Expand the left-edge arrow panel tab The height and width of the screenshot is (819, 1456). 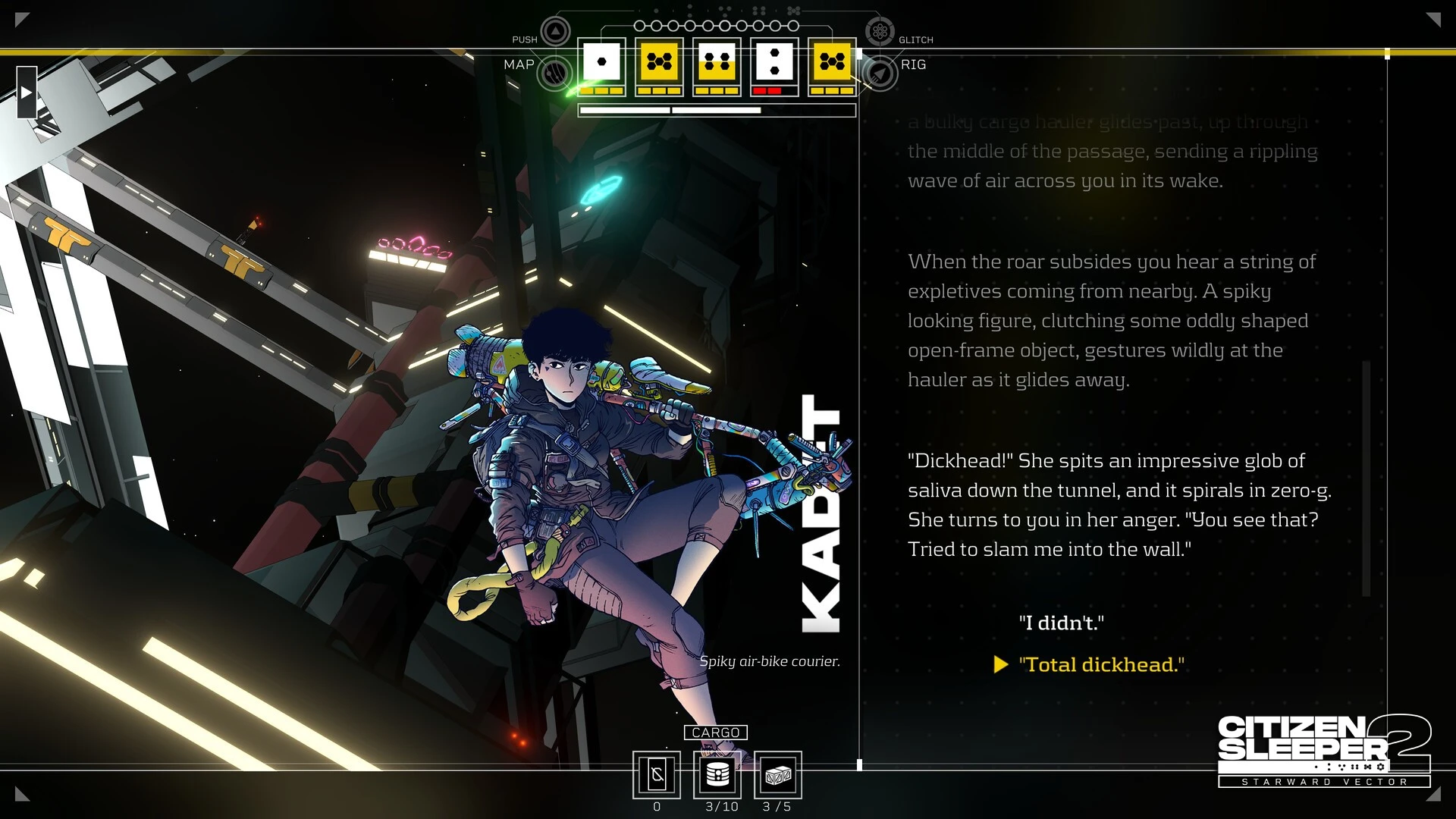(x=27, y=93)
